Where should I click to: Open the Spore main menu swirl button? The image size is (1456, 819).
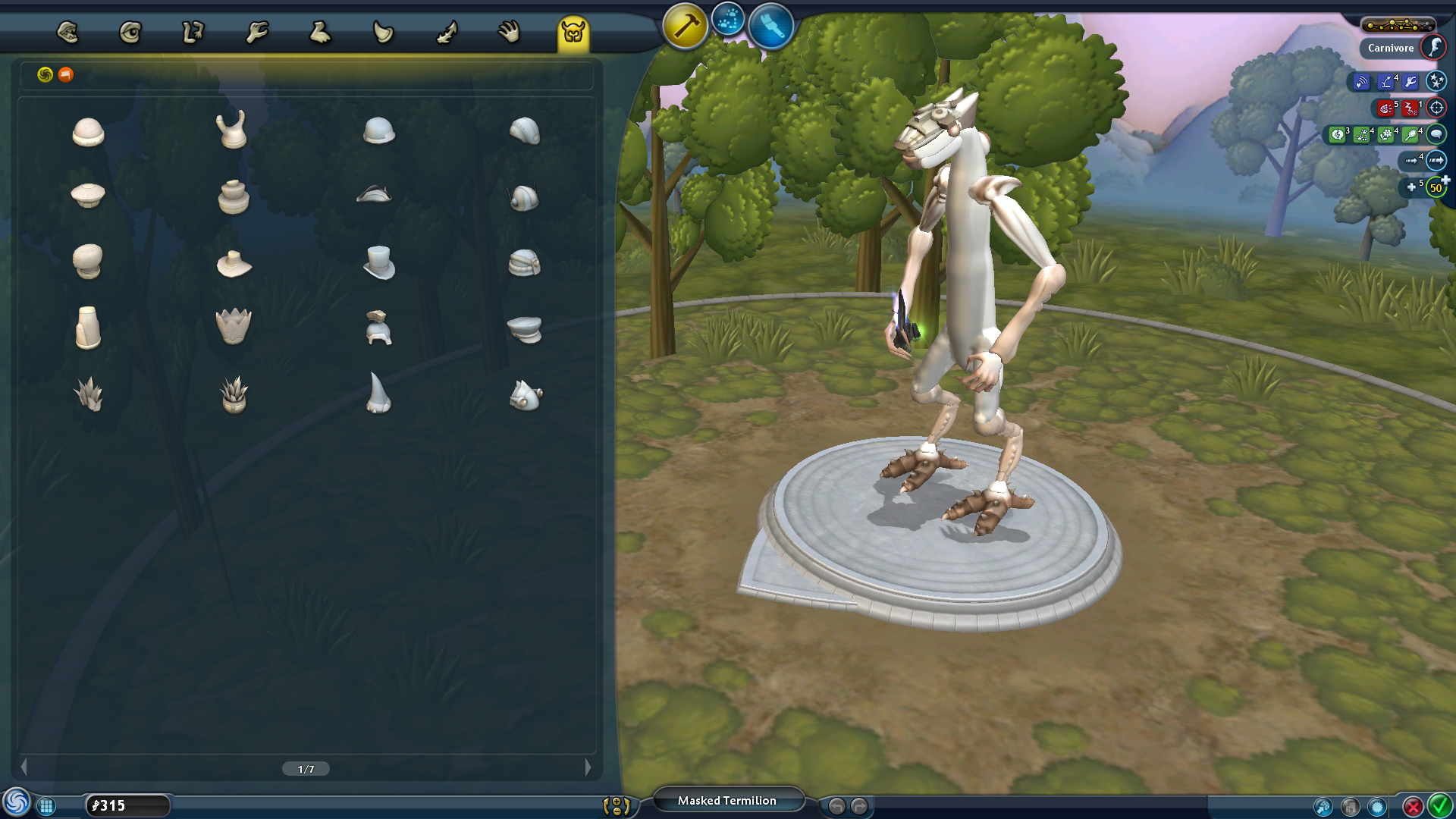[x=16, y=803]
